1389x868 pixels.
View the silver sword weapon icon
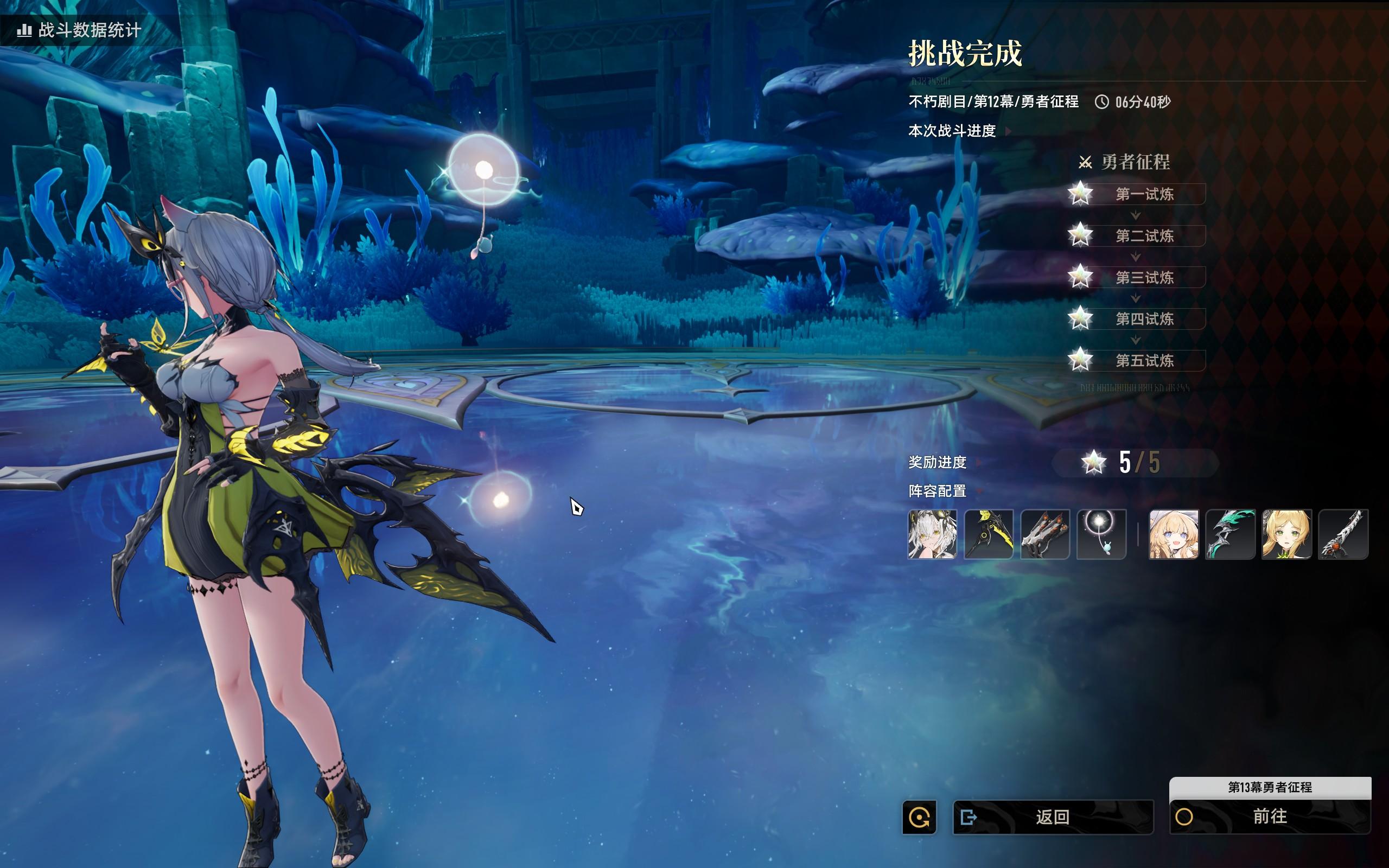coord(1343,534)
